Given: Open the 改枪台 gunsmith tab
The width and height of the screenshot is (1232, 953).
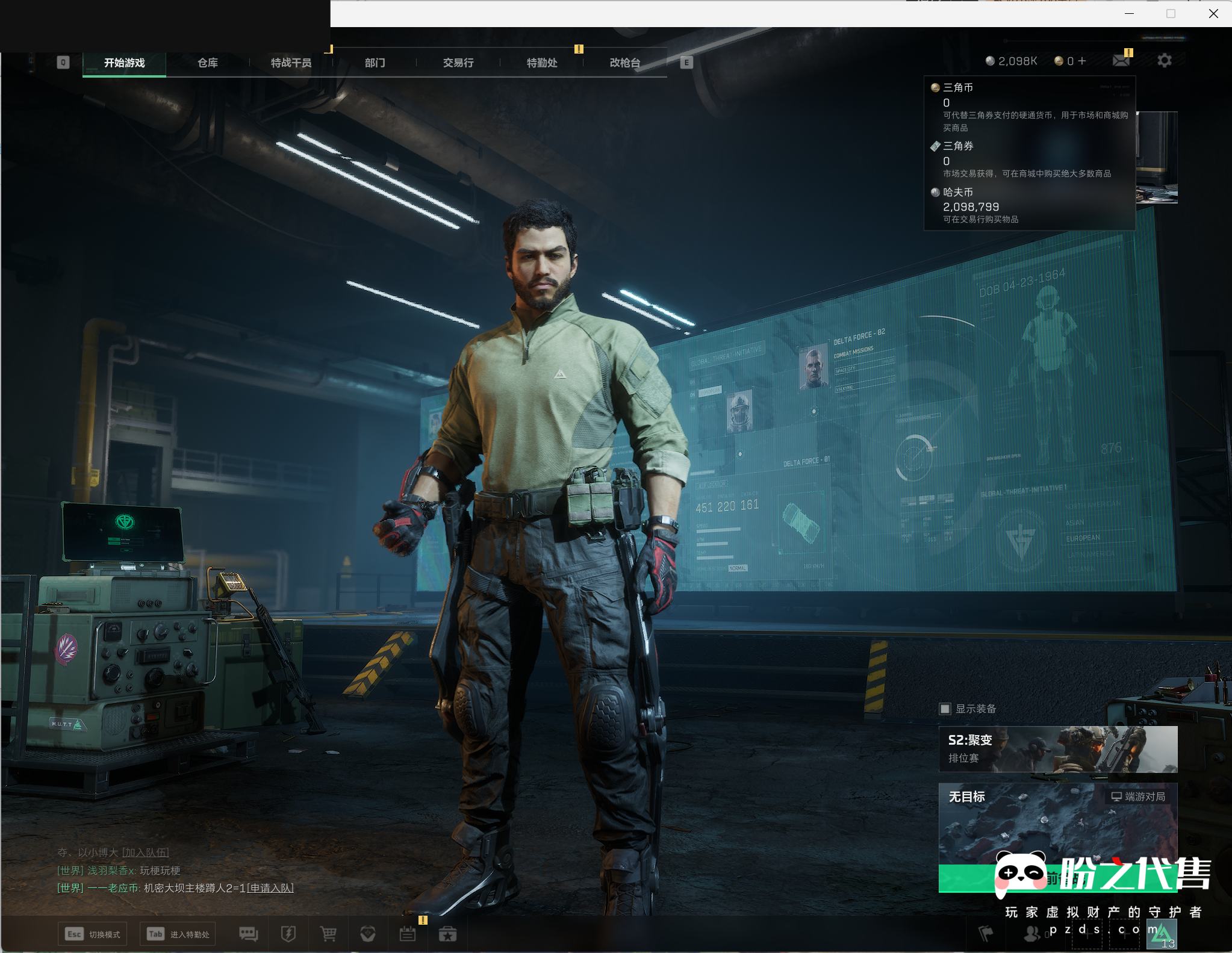Looking at the screenshot, I should click(x=625, y=63).
